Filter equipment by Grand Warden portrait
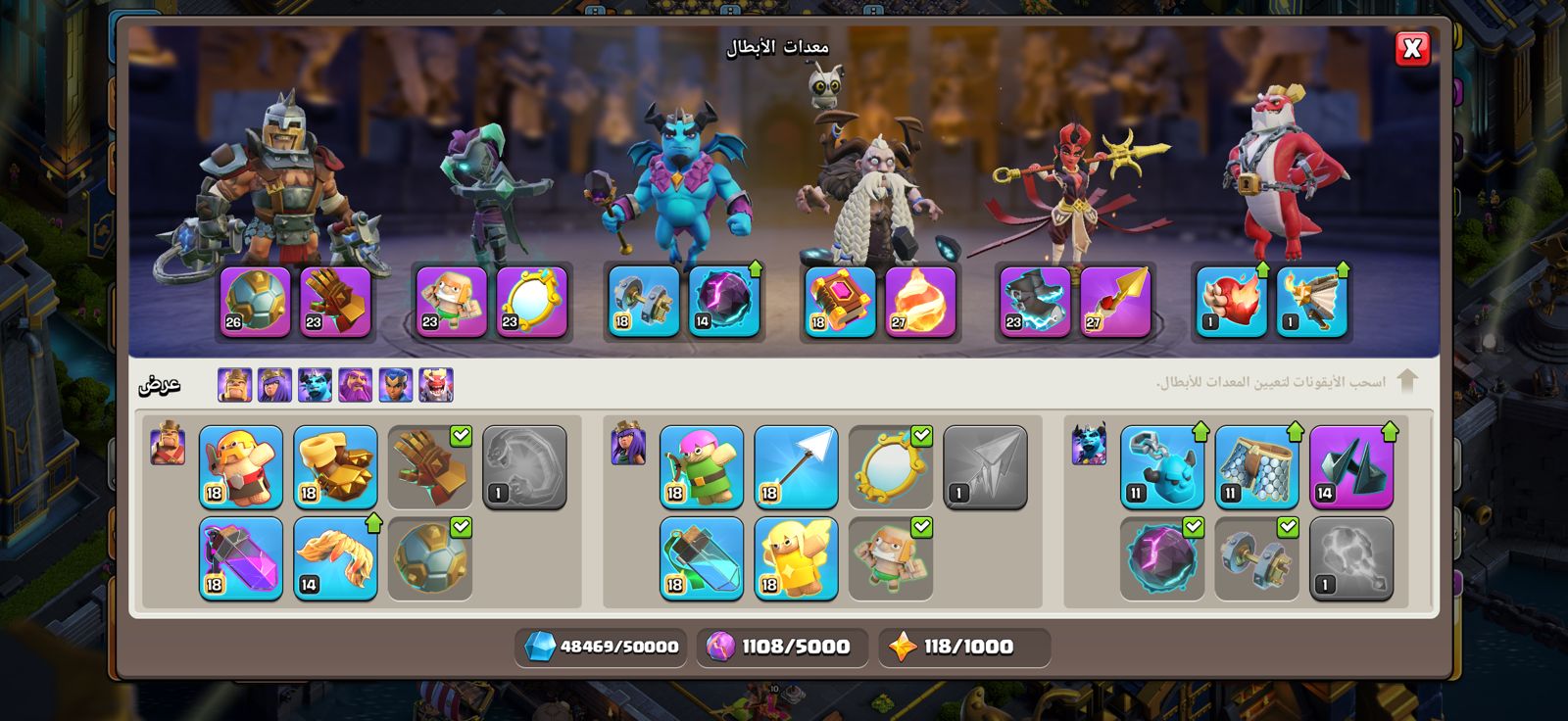 tap(356, 385)
